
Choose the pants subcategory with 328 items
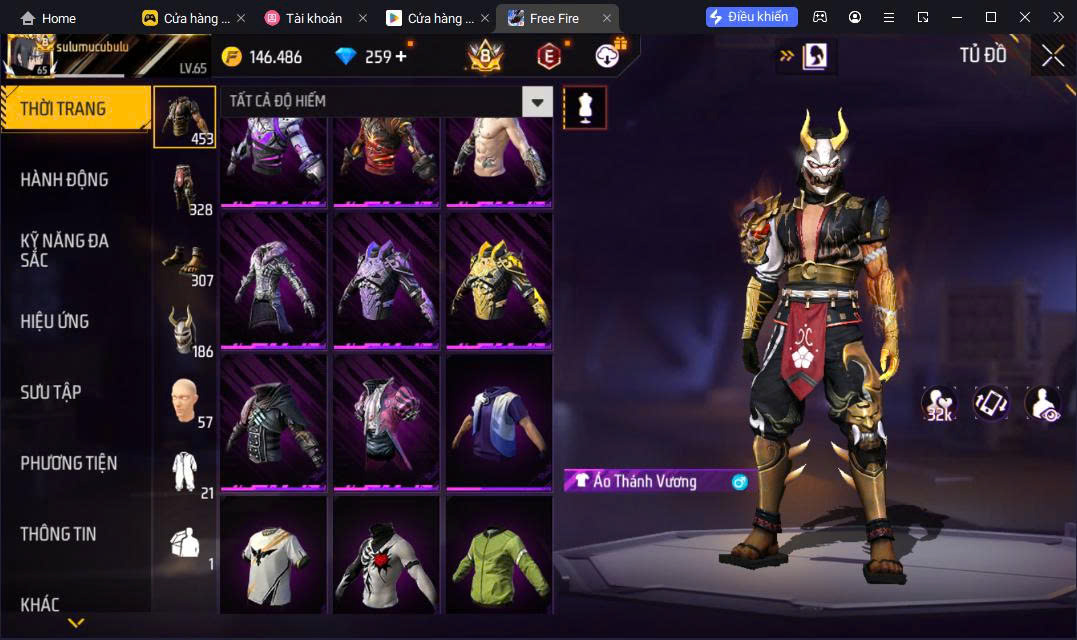click(x=184, y=189)
